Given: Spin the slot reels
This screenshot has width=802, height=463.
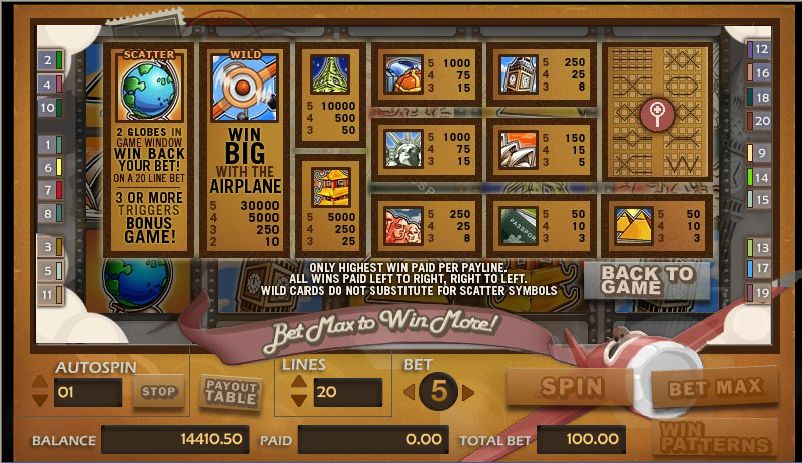Looking at the screenshot, I should (571, 386).
